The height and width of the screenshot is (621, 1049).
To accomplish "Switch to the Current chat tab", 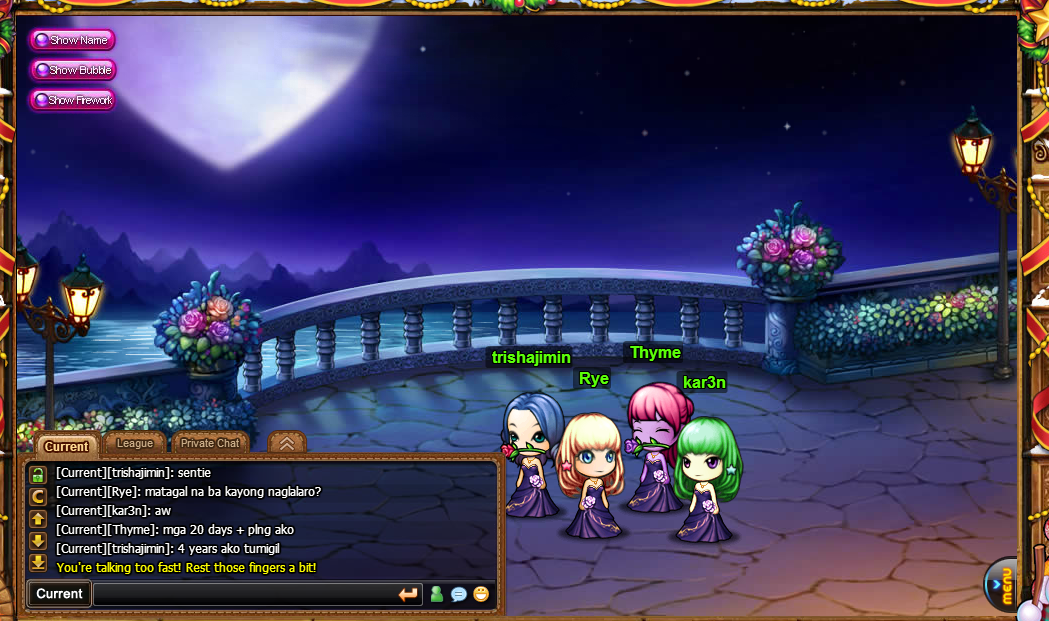I will click(x=66, y=446).
